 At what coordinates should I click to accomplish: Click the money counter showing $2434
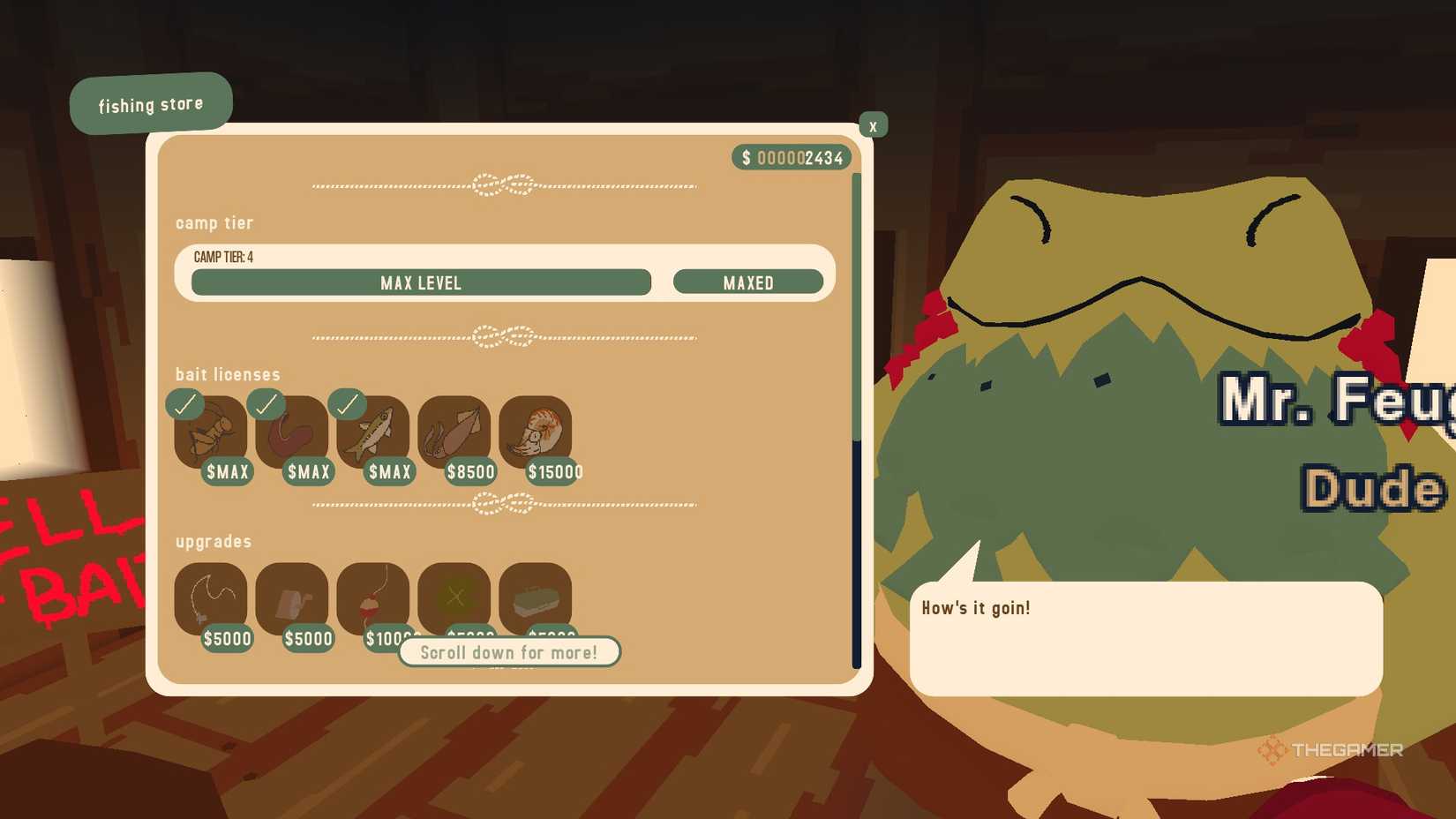tap(790, 157)
